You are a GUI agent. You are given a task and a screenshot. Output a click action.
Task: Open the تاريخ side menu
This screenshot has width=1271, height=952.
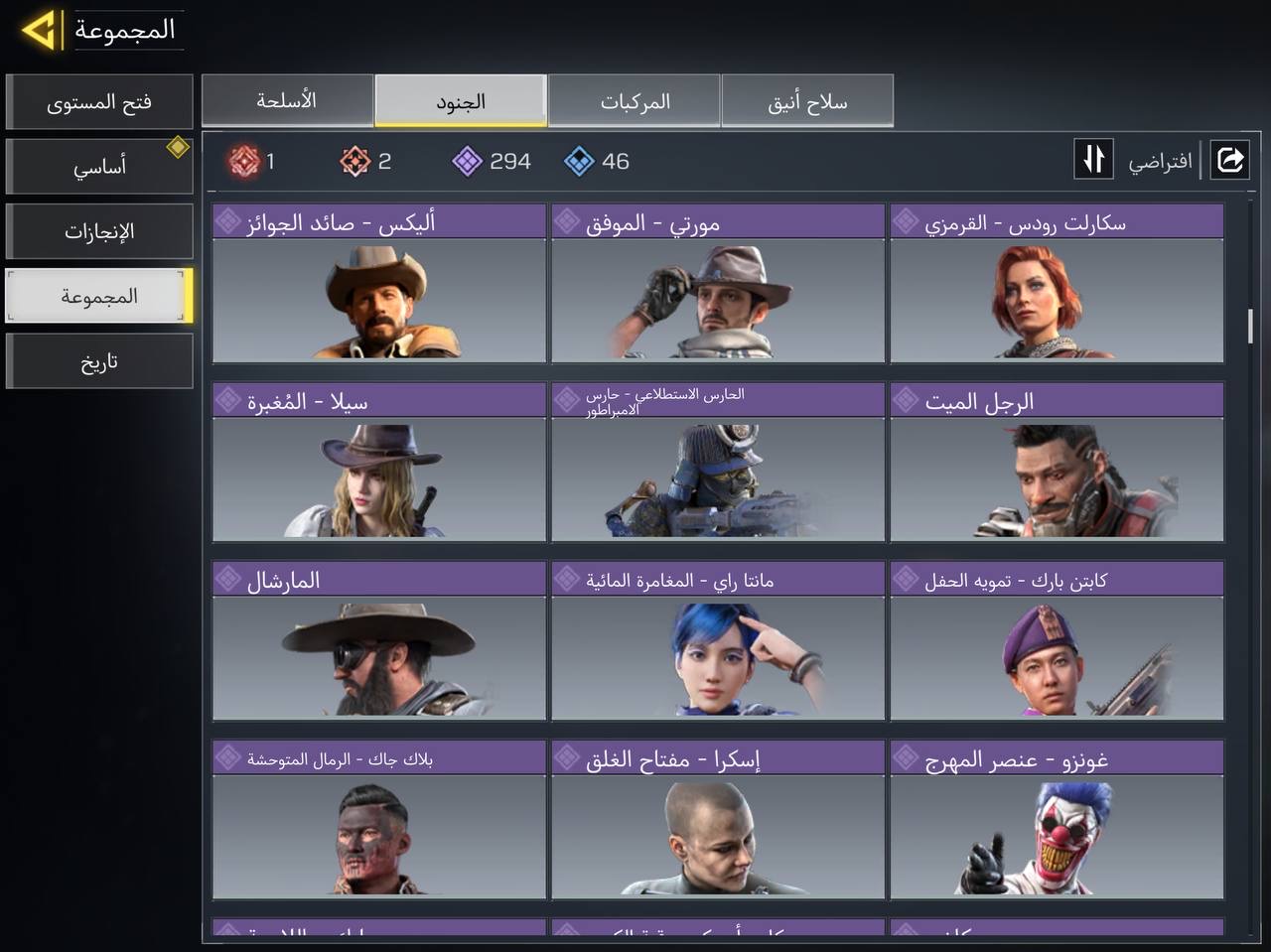pos(99,361)
